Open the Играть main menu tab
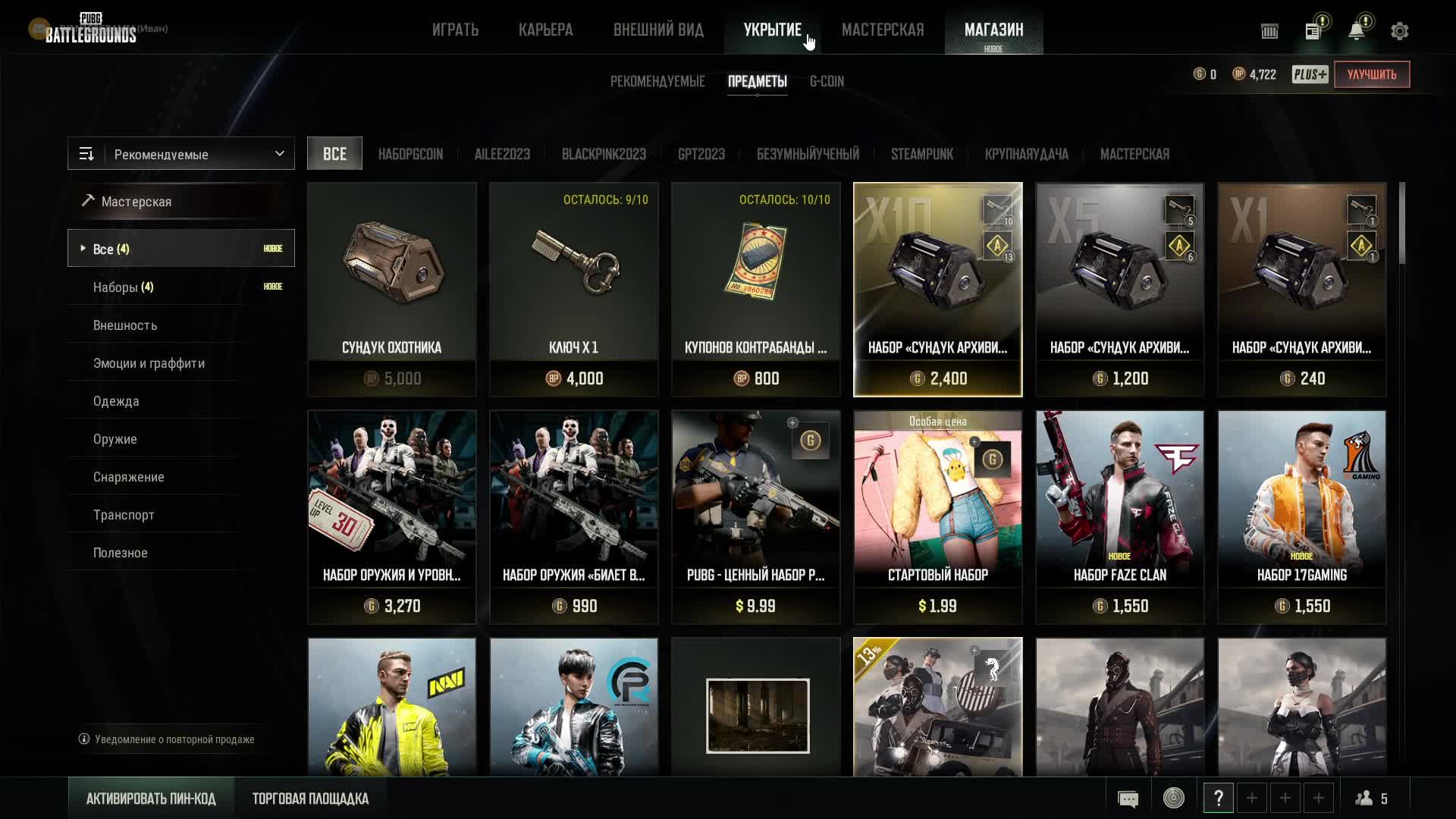The width and height of the screenshot is (1456, 819). tap(455, 30)
